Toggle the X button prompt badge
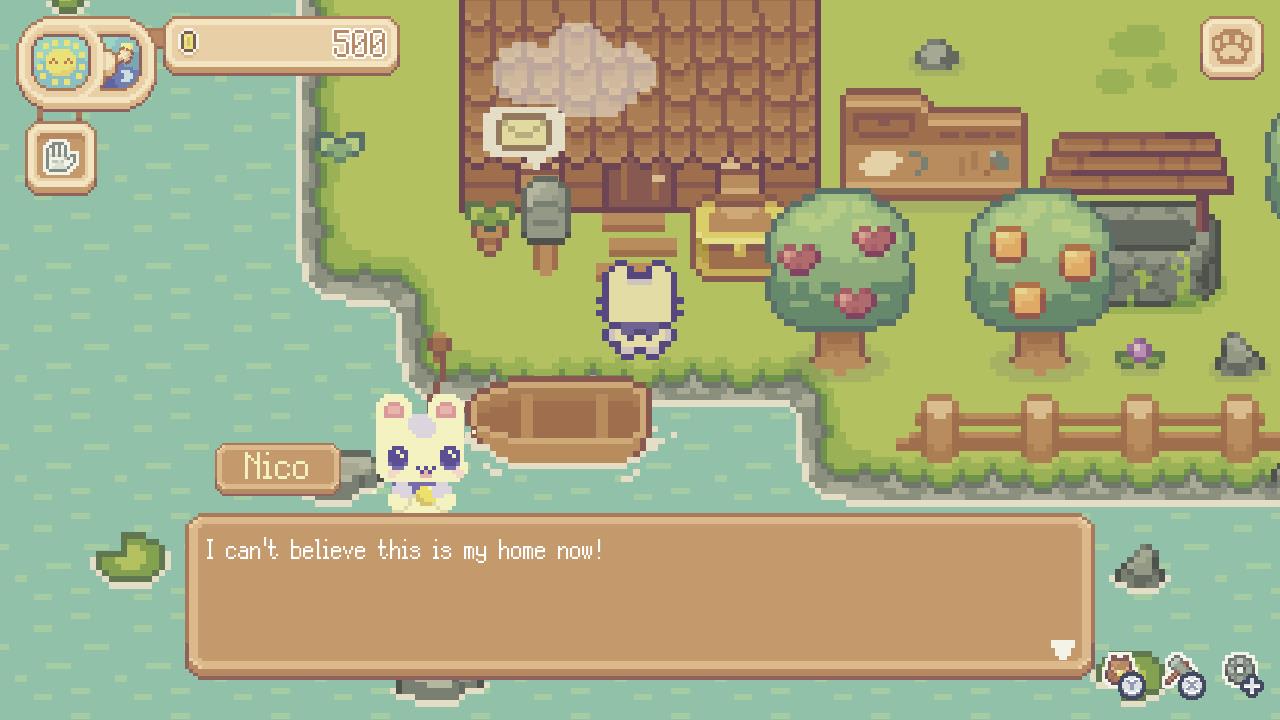The width and height of the screenshot is (1280, 720). [x=1192, y=687]
